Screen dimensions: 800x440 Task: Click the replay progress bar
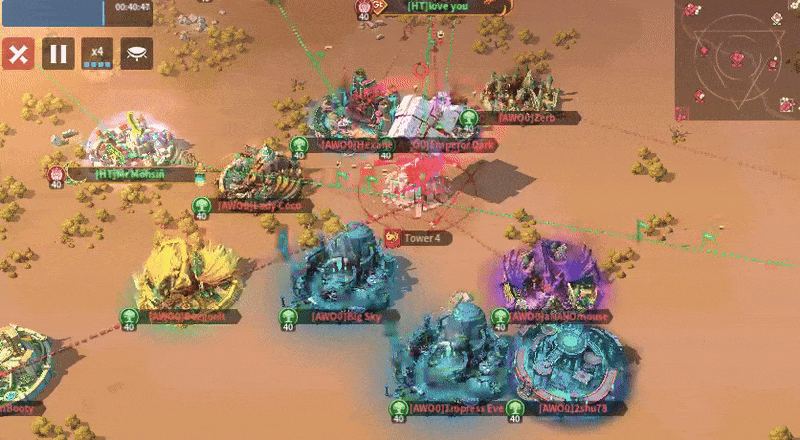click(52, 12)
